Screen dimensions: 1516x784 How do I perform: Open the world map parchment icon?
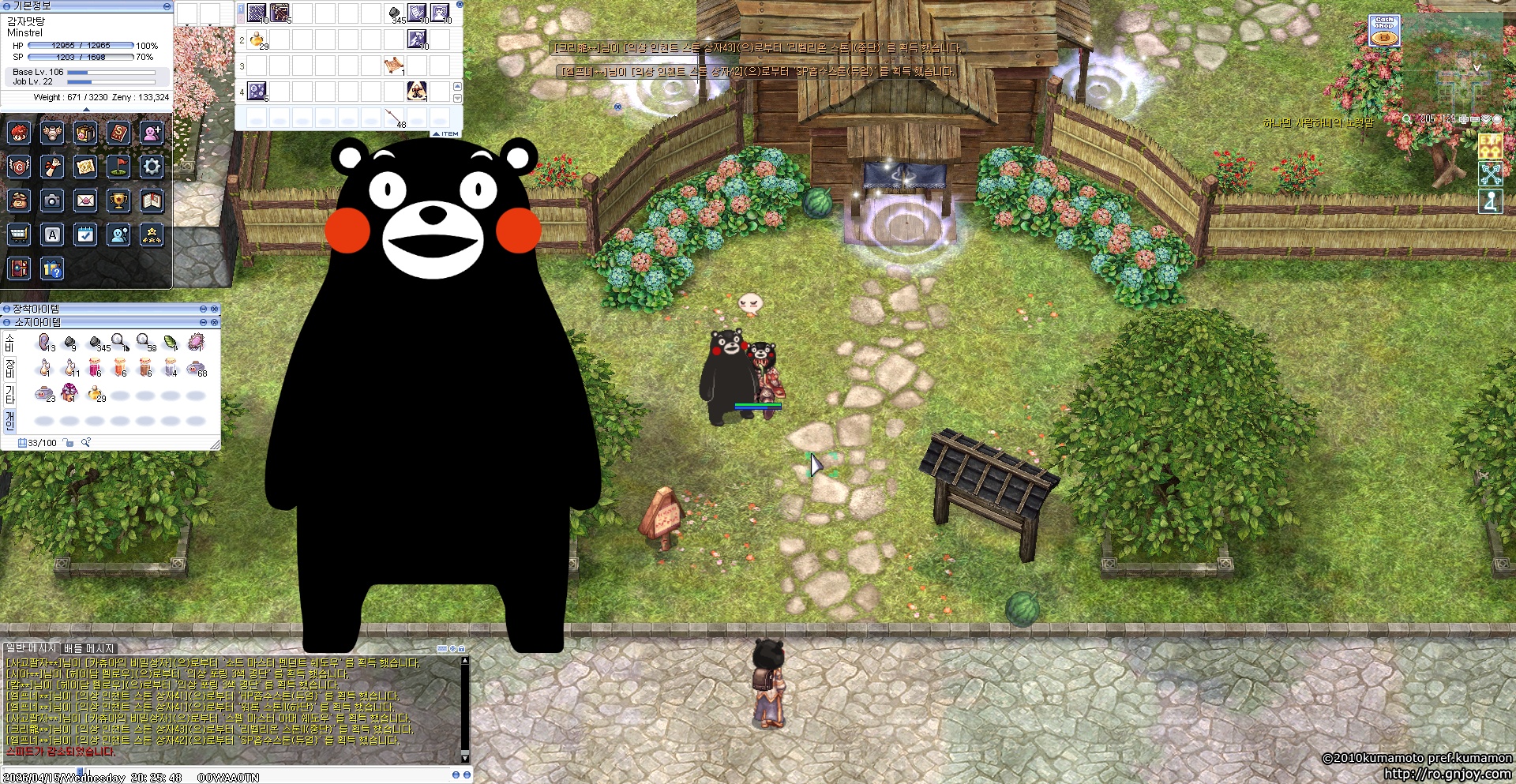coord(85,167)
